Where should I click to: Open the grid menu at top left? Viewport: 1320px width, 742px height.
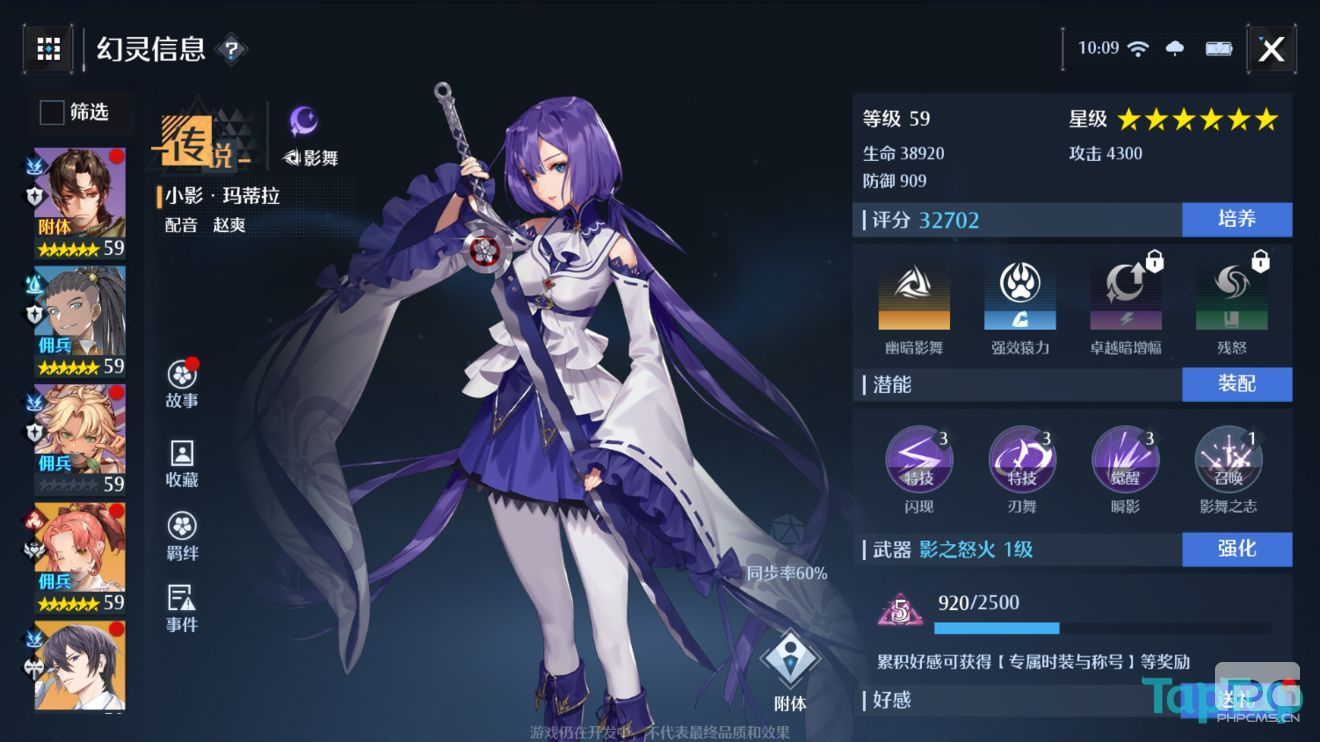47,48
